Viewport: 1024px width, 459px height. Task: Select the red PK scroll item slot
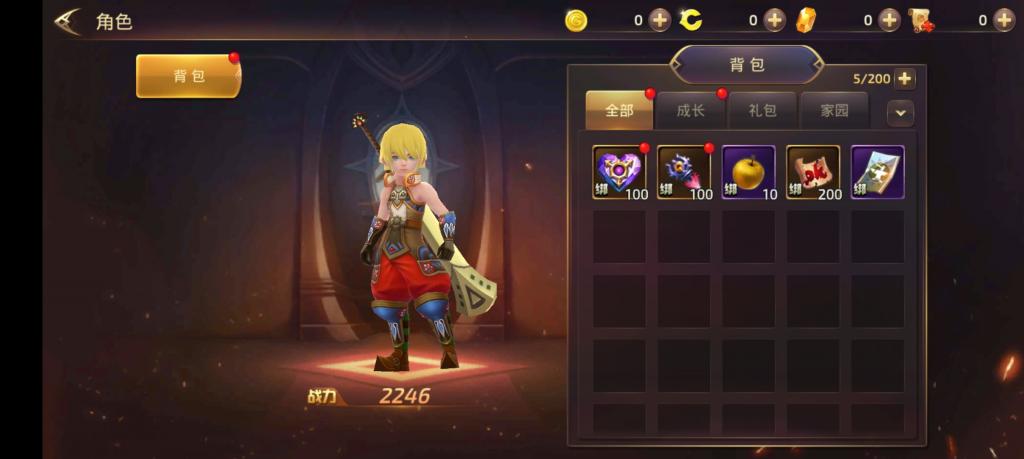click(x=813, y=172)
